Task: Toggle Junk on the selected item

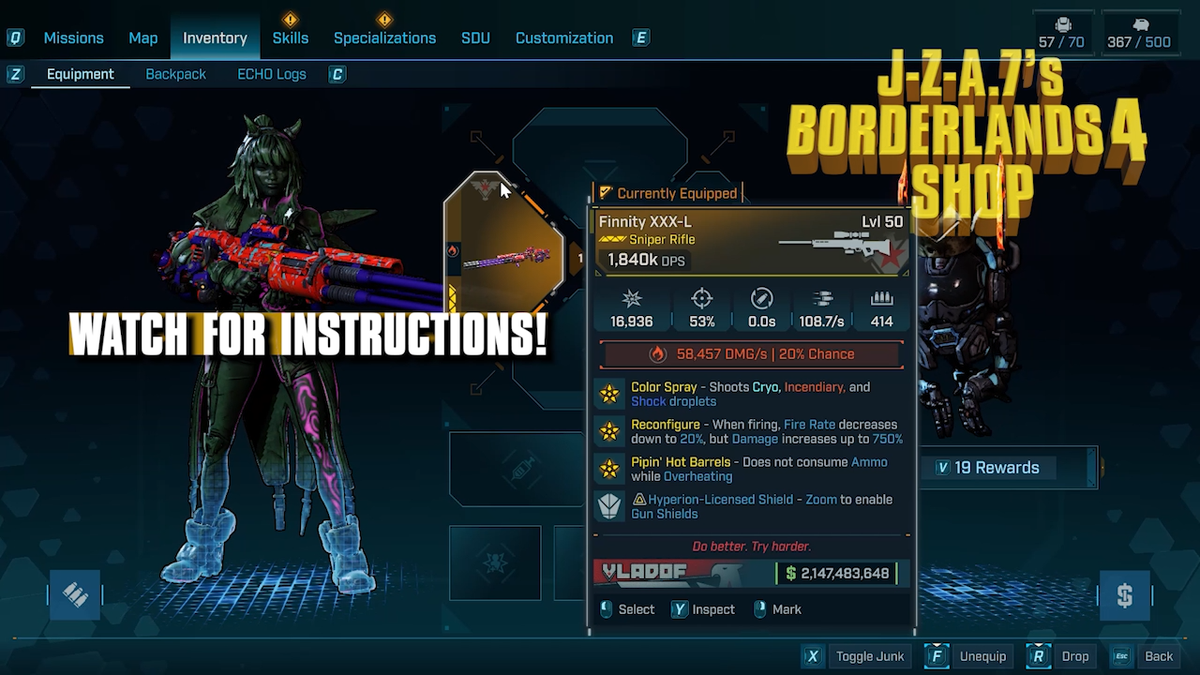Action: (858, 656)
